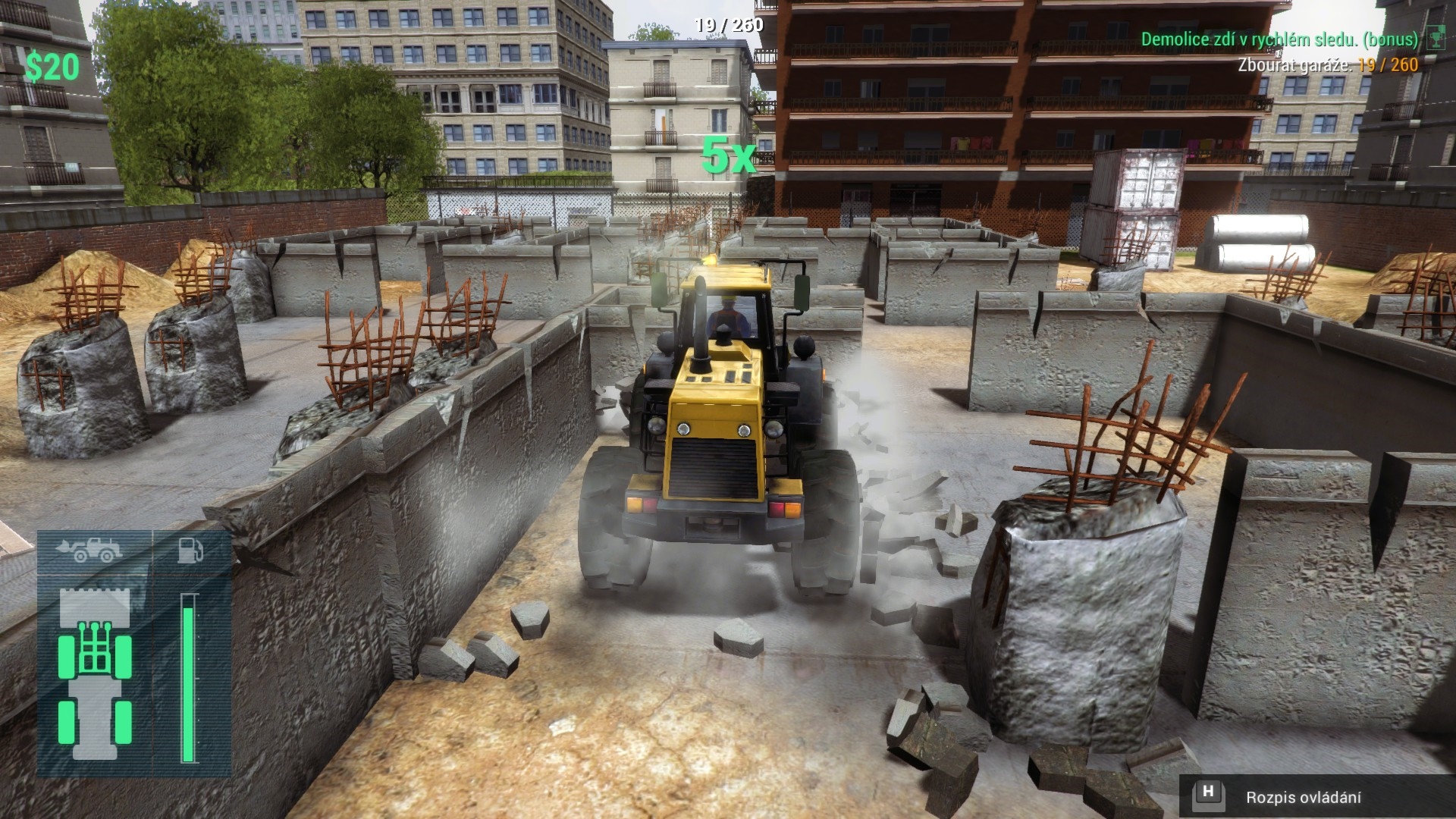The height and width of the screenshot is (819, 1456).
Task: Click the front-left wheel indicator on the damage diagram
Action: [x=66, y=655]
